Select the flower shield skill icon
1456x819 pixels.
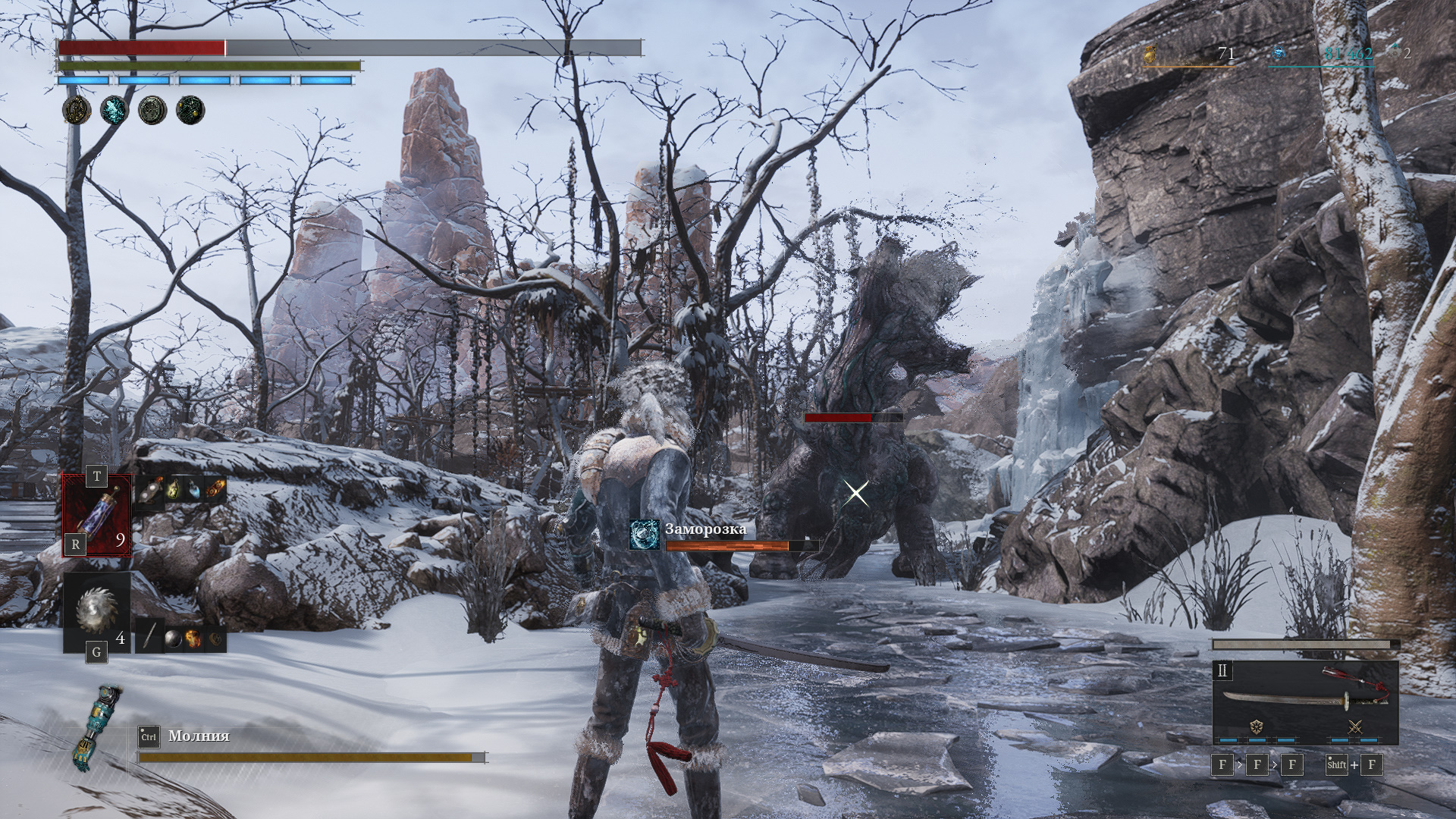tap(1256, 727)
